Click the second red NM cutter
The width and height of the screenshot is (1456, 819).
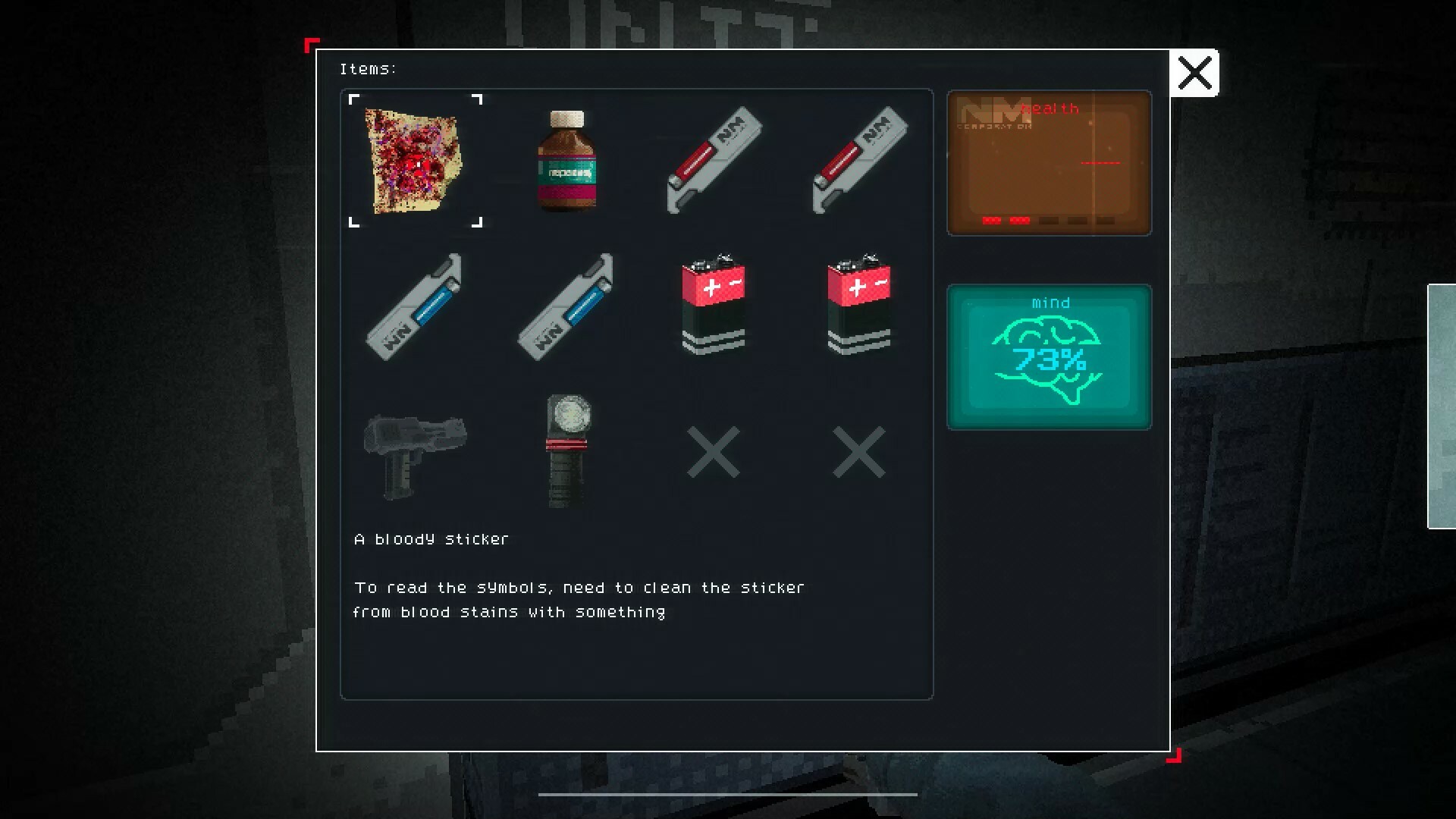pos(861,159)
